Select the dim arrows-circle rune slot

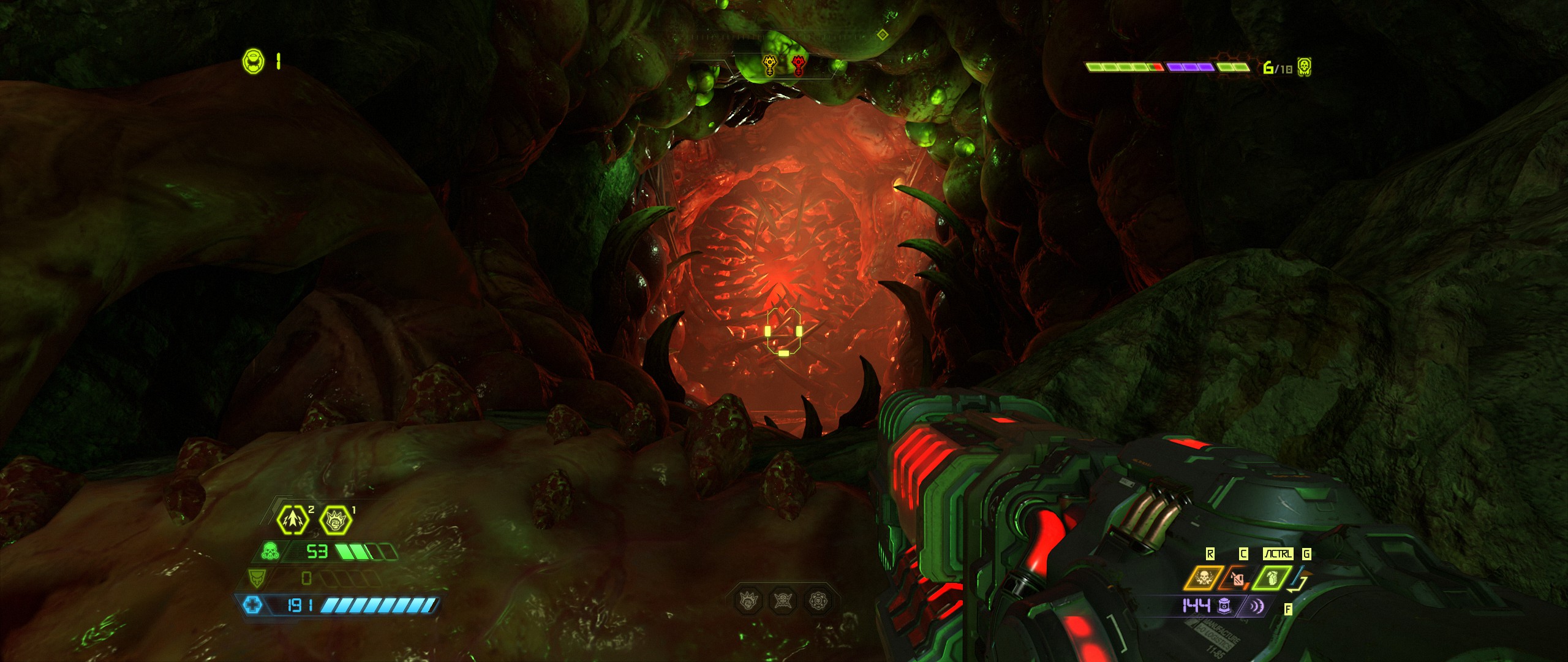click(818, 601)
